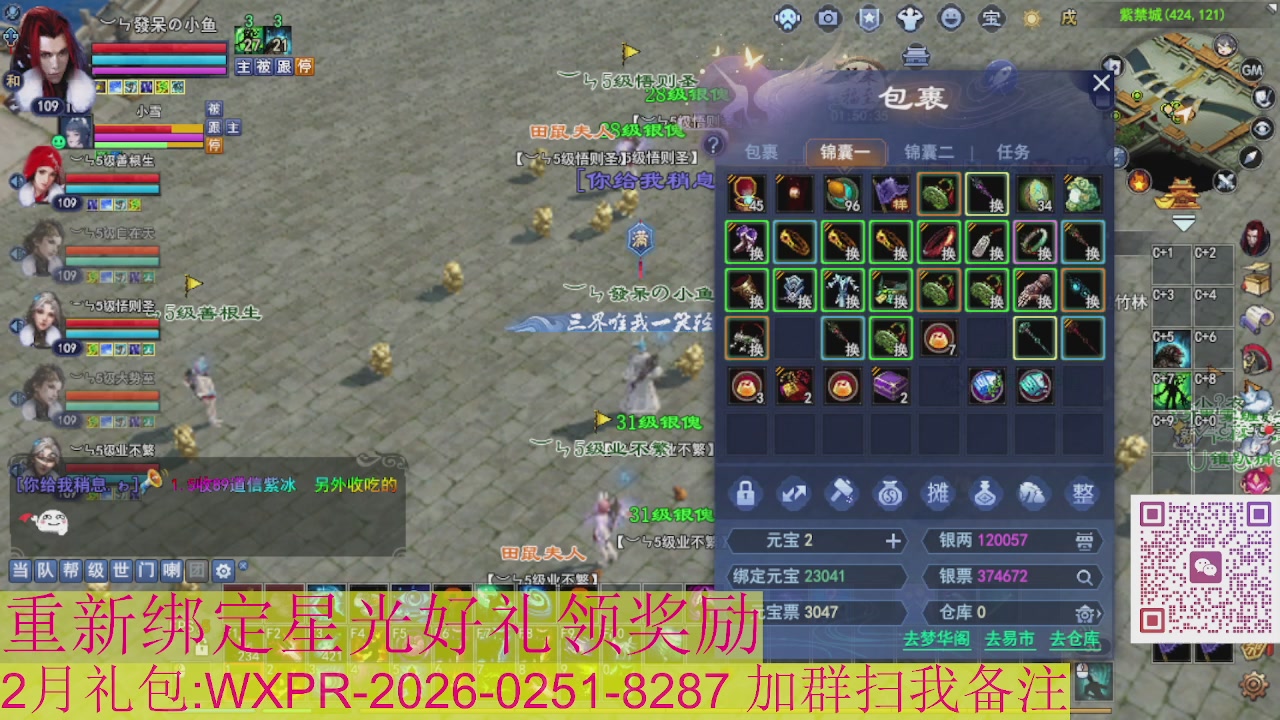This screenshot has width=1280, height=720.
Task: Click the magnifier expander beside 银票 374672
Action: 1085,578
